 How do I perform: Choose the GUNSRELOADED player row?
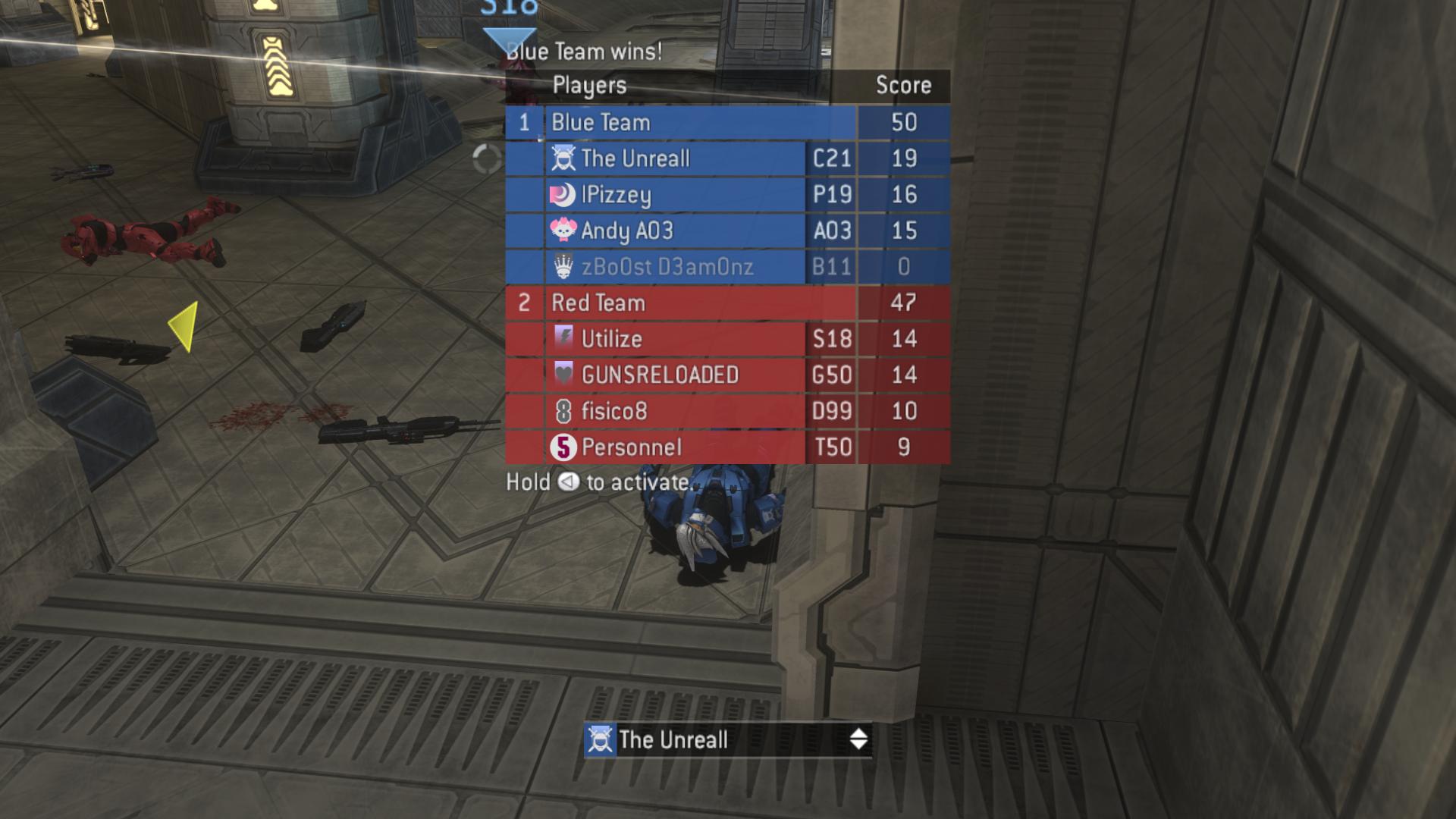pyautogui.click(x=675, y=375)
